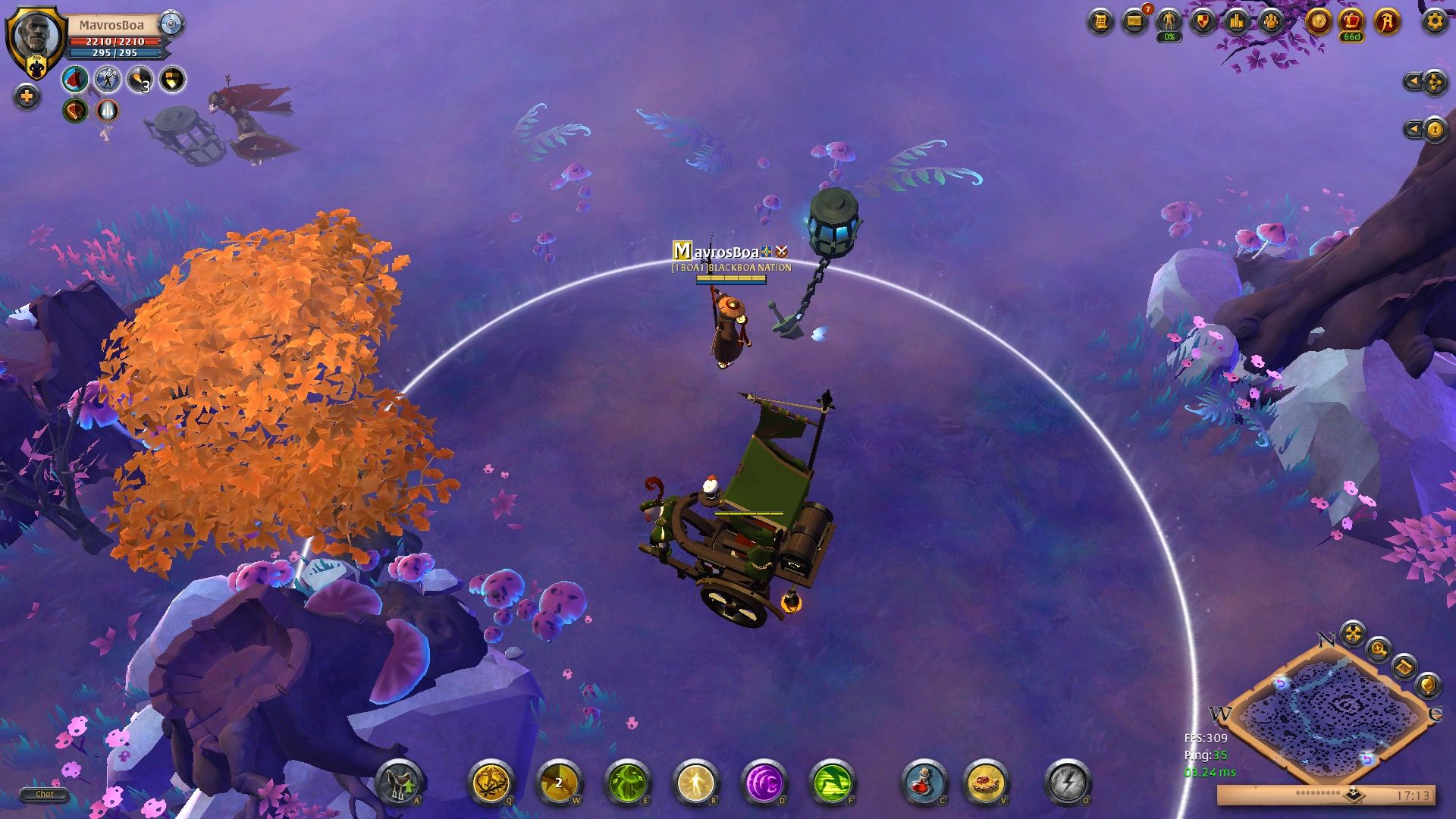Image resolution: width=1456 pixels, height=819 pixels.
Task: Click the minimap's magnifier zoom button
Action: (x=1379, y=649)
